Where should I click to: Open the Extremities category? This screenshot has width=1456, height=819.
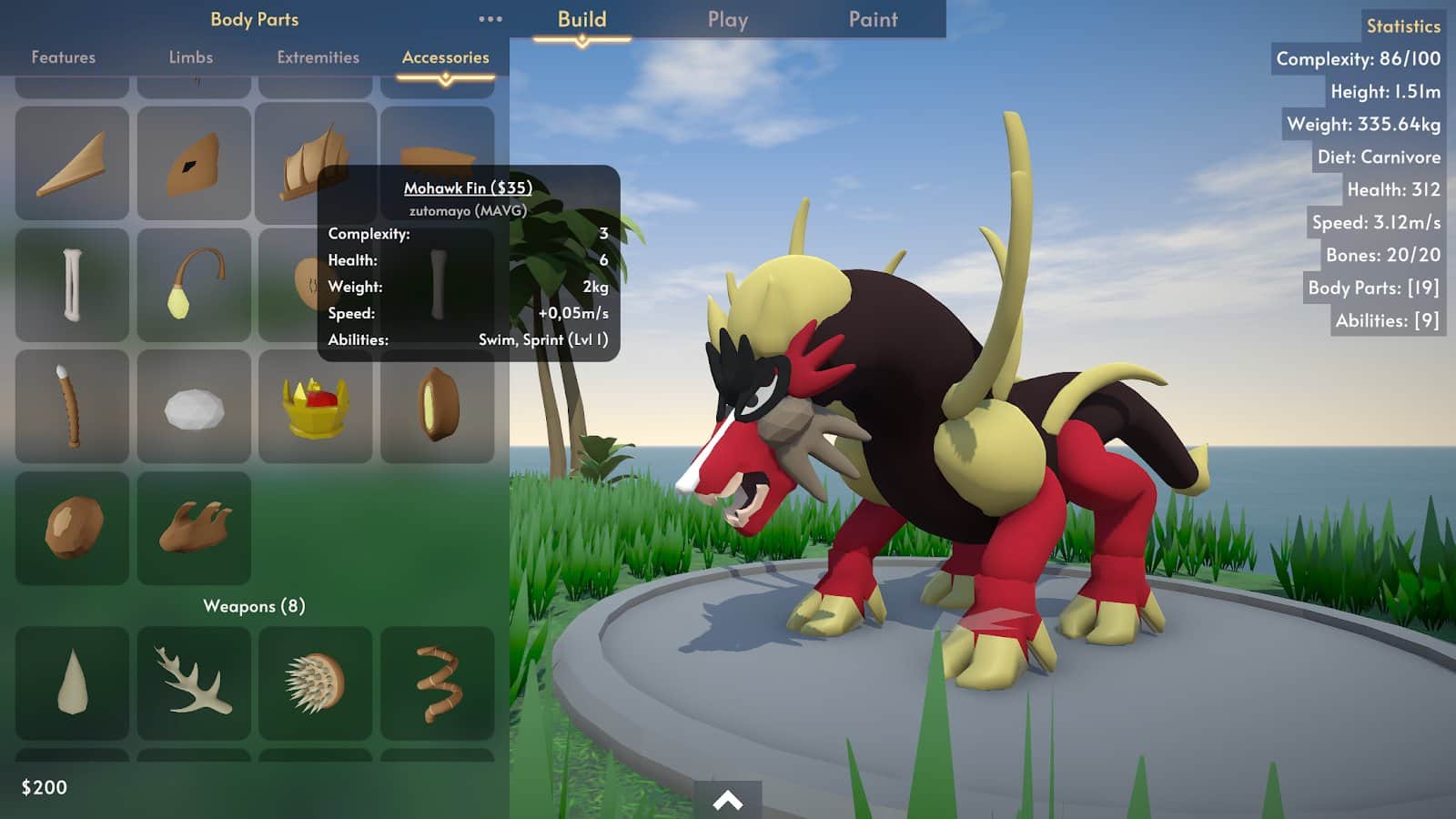pos(318,56)
